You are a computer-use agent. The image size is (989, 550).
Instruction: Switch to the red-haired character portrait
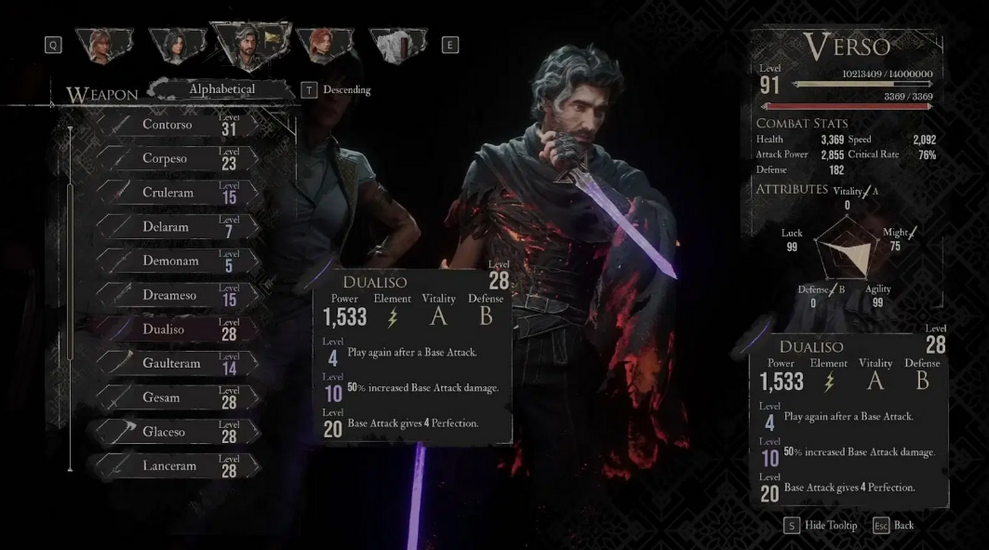point(325,45)
